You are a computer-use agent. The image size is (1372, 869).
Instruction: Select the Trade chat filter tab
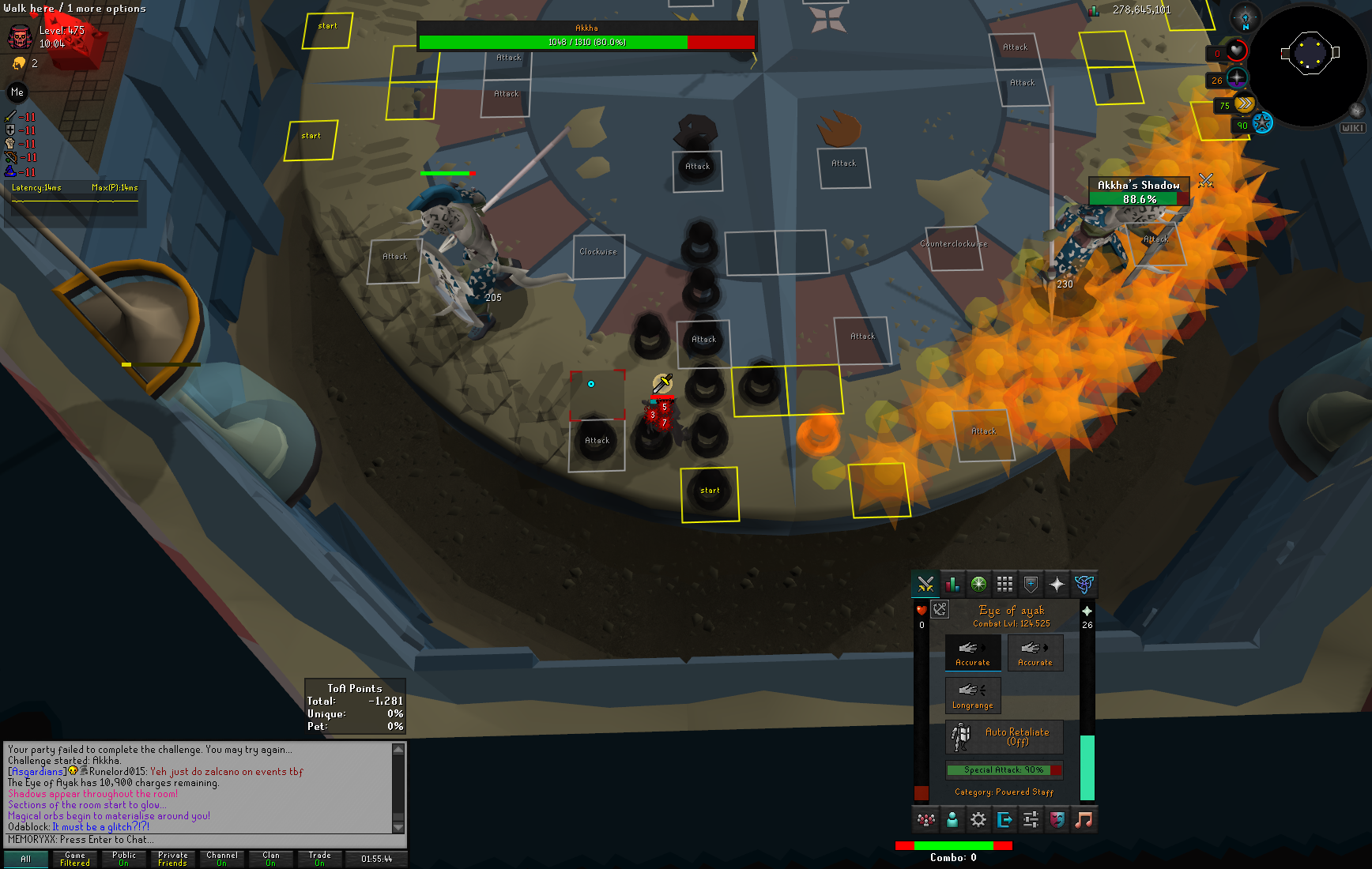click(319, 859)
